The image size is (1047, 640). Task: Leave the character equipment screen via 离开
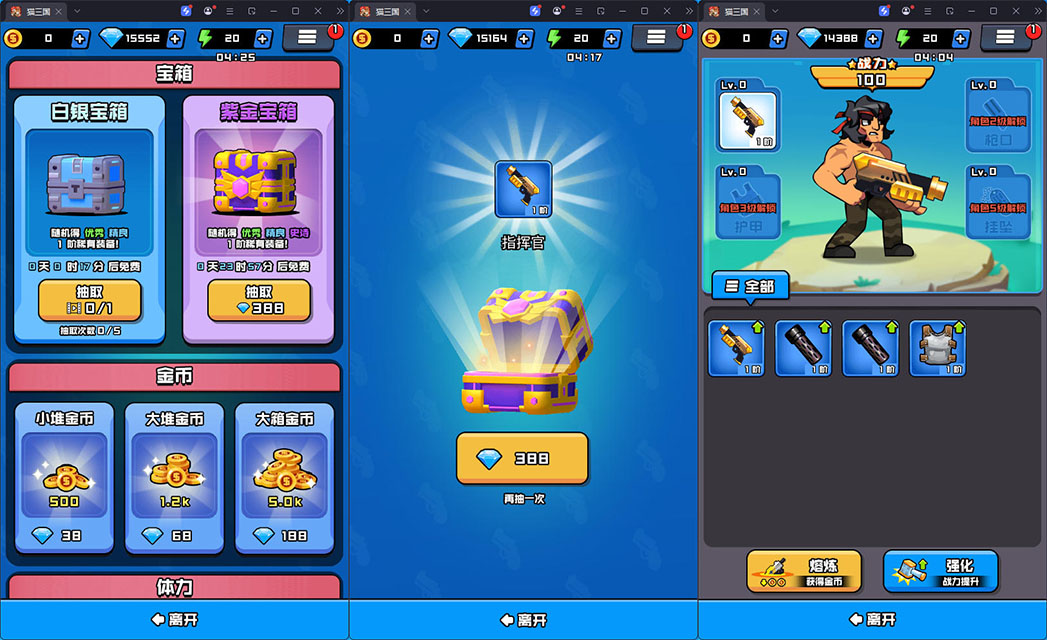coord(872,620)
